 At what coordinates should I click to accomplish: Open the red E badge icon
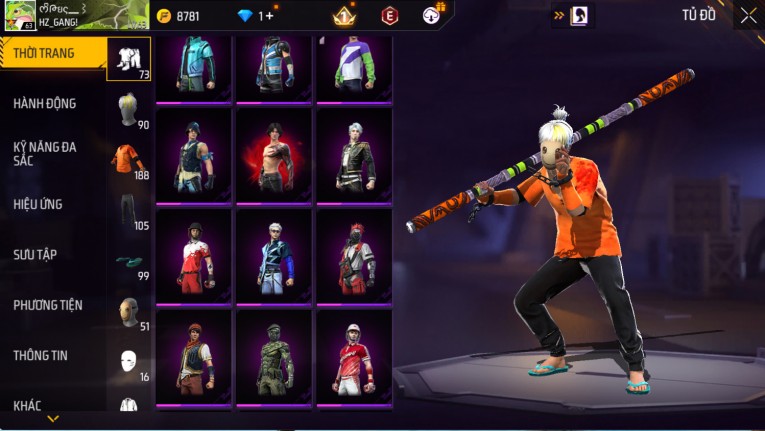[390, 16]
